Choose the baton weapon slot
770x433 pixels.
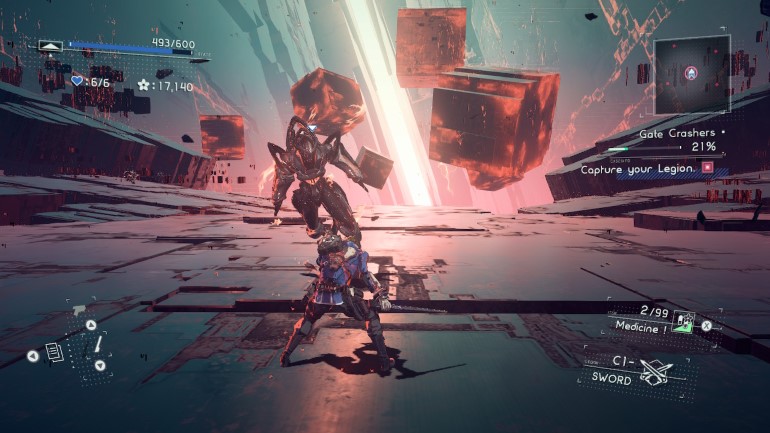98,345
